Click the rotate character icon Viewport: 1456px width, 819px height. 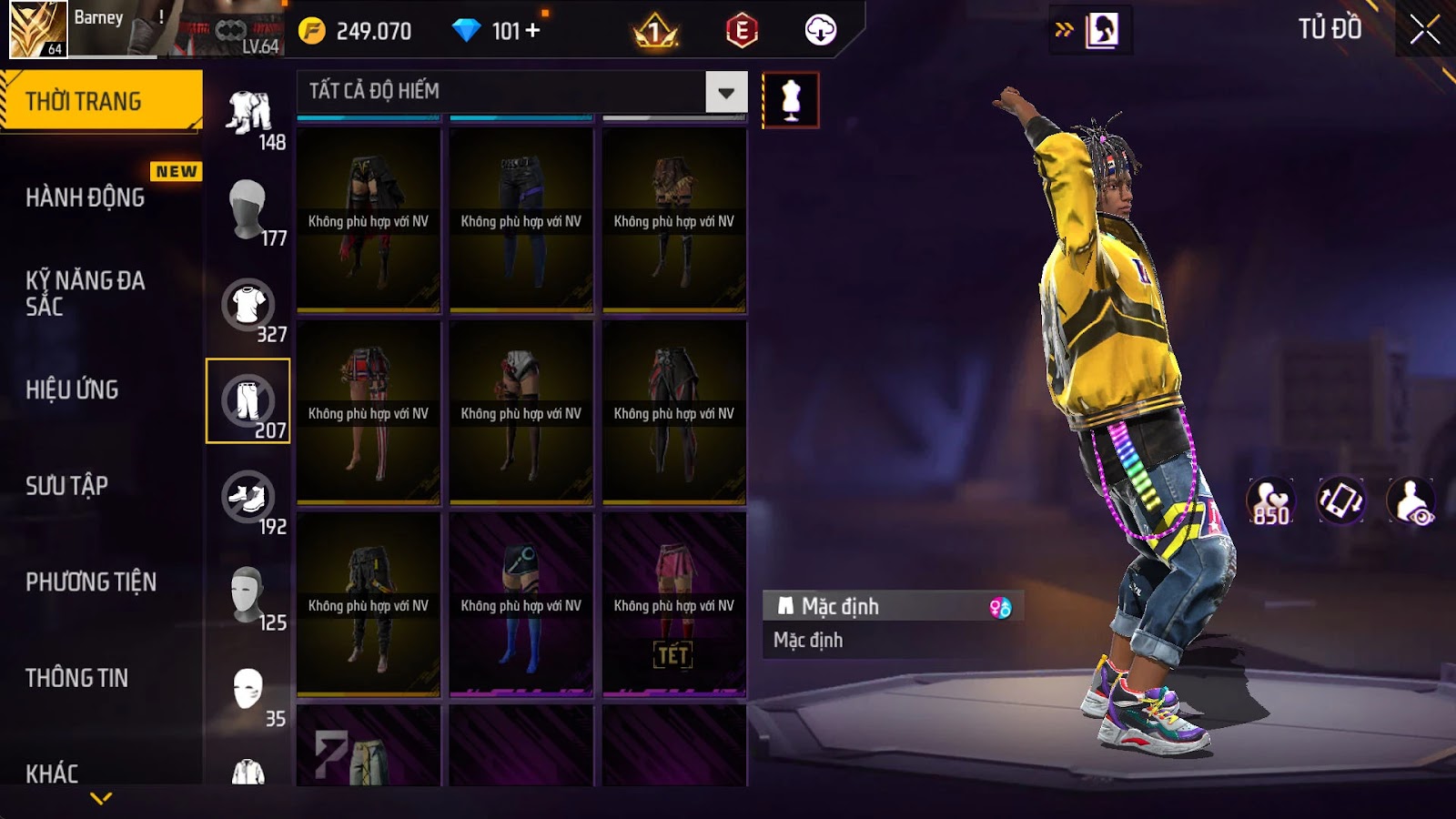1340,500
